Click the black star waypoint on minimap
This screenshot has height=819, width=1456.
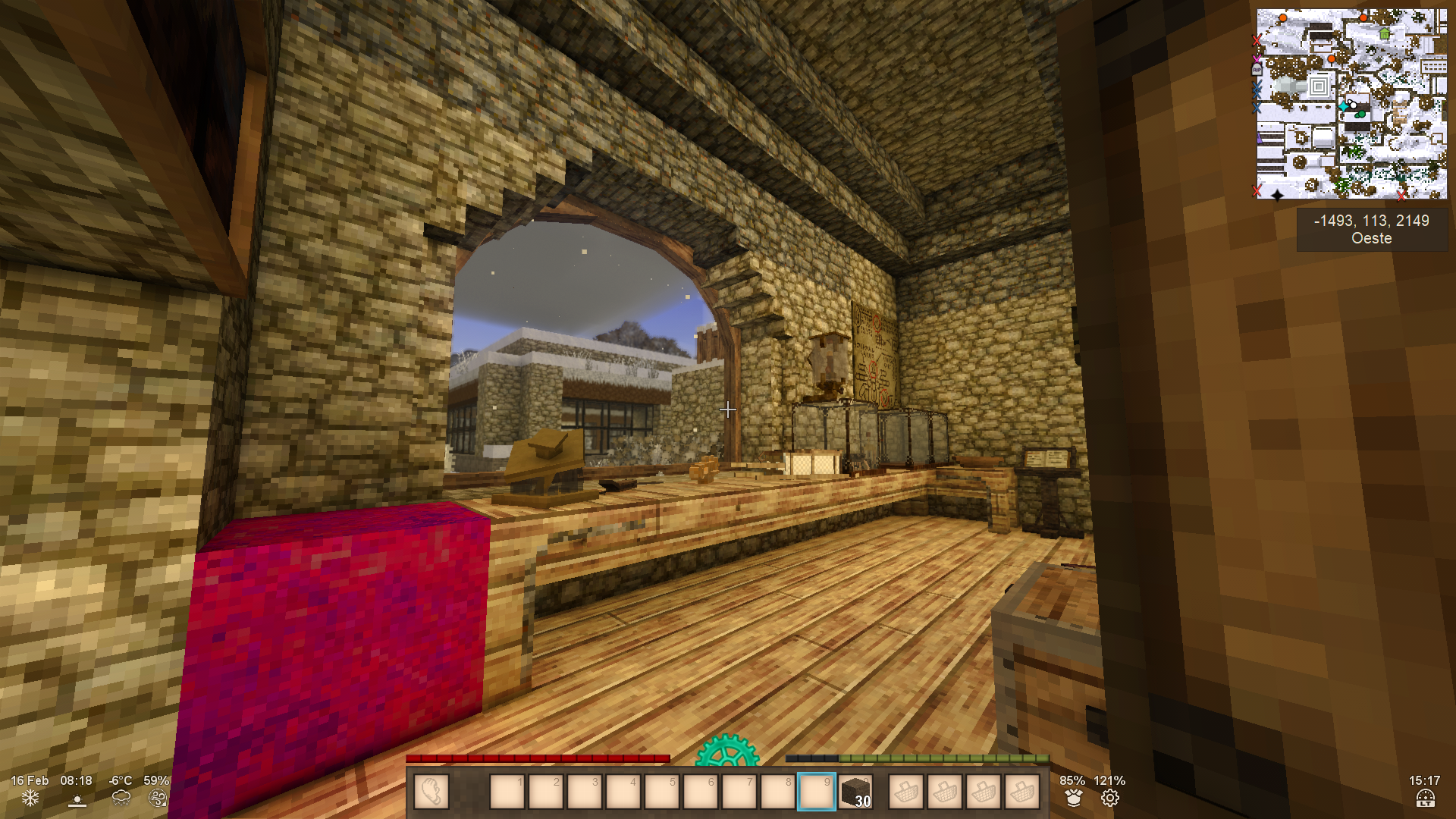(x=1277, y=195)
